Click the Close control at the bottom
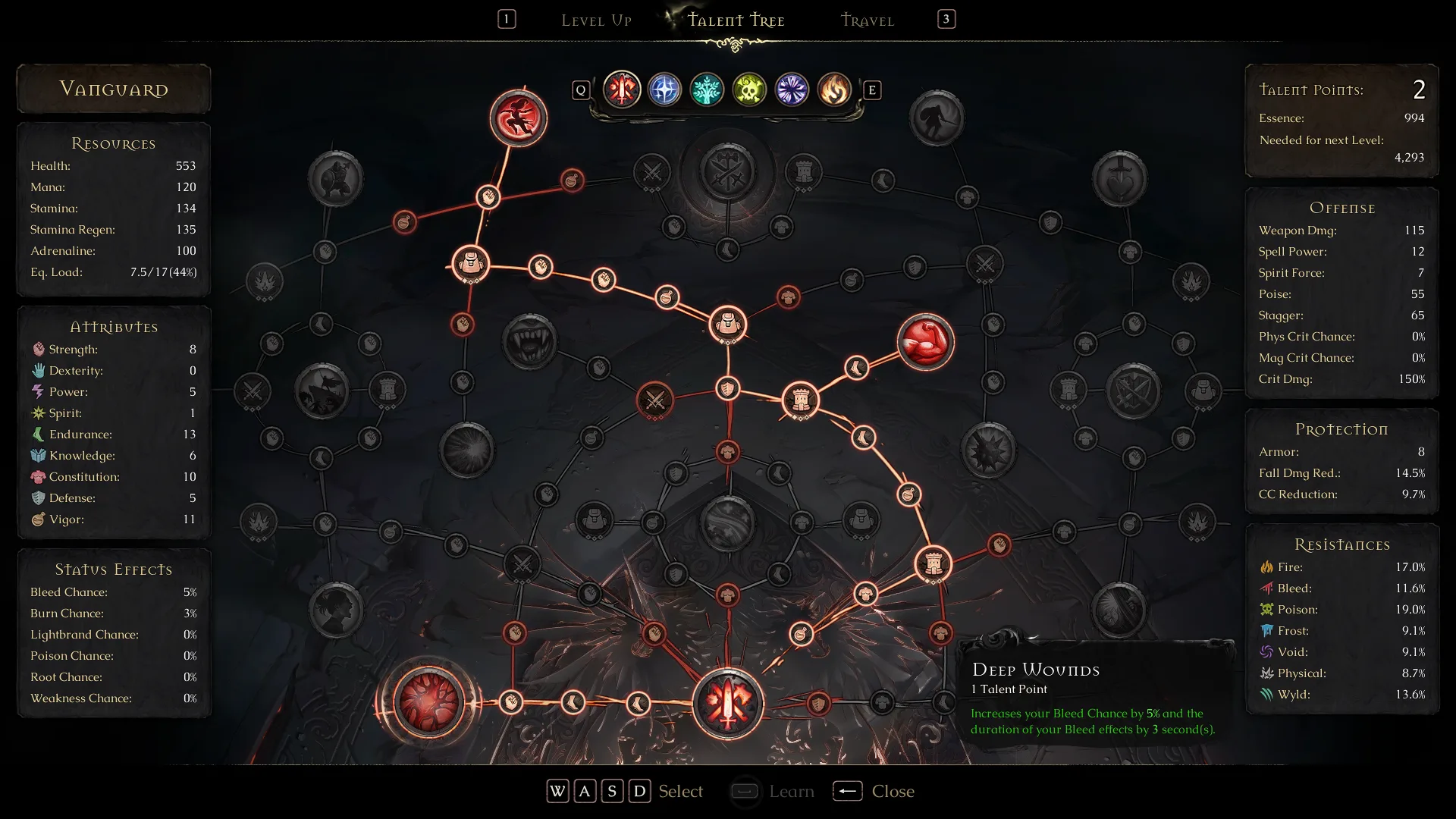The image size is (1456, 819). (x=893, y=791)
